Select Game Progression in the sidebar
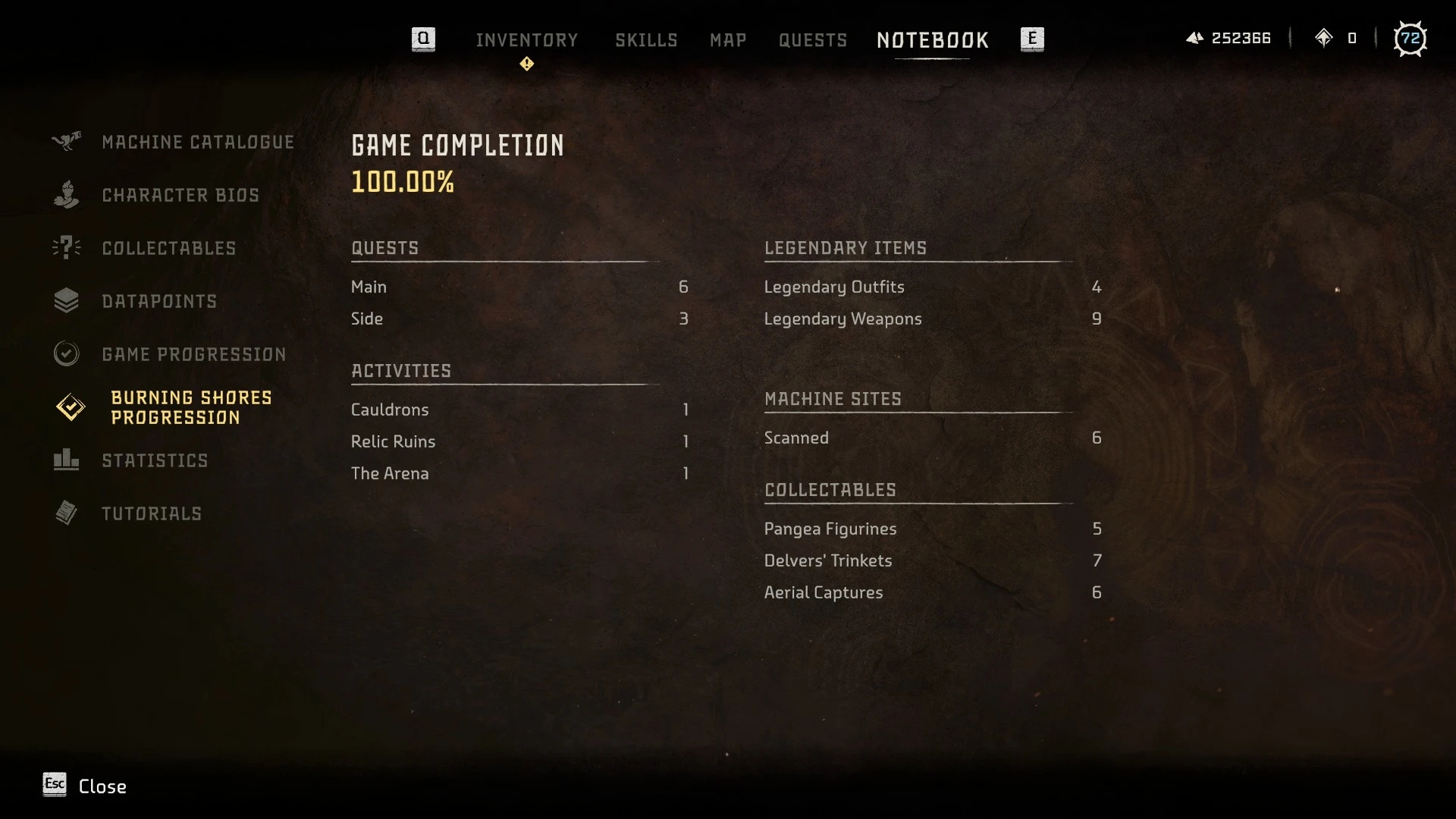The width and height of the screenshot is (1456, 819). (194, 355)
